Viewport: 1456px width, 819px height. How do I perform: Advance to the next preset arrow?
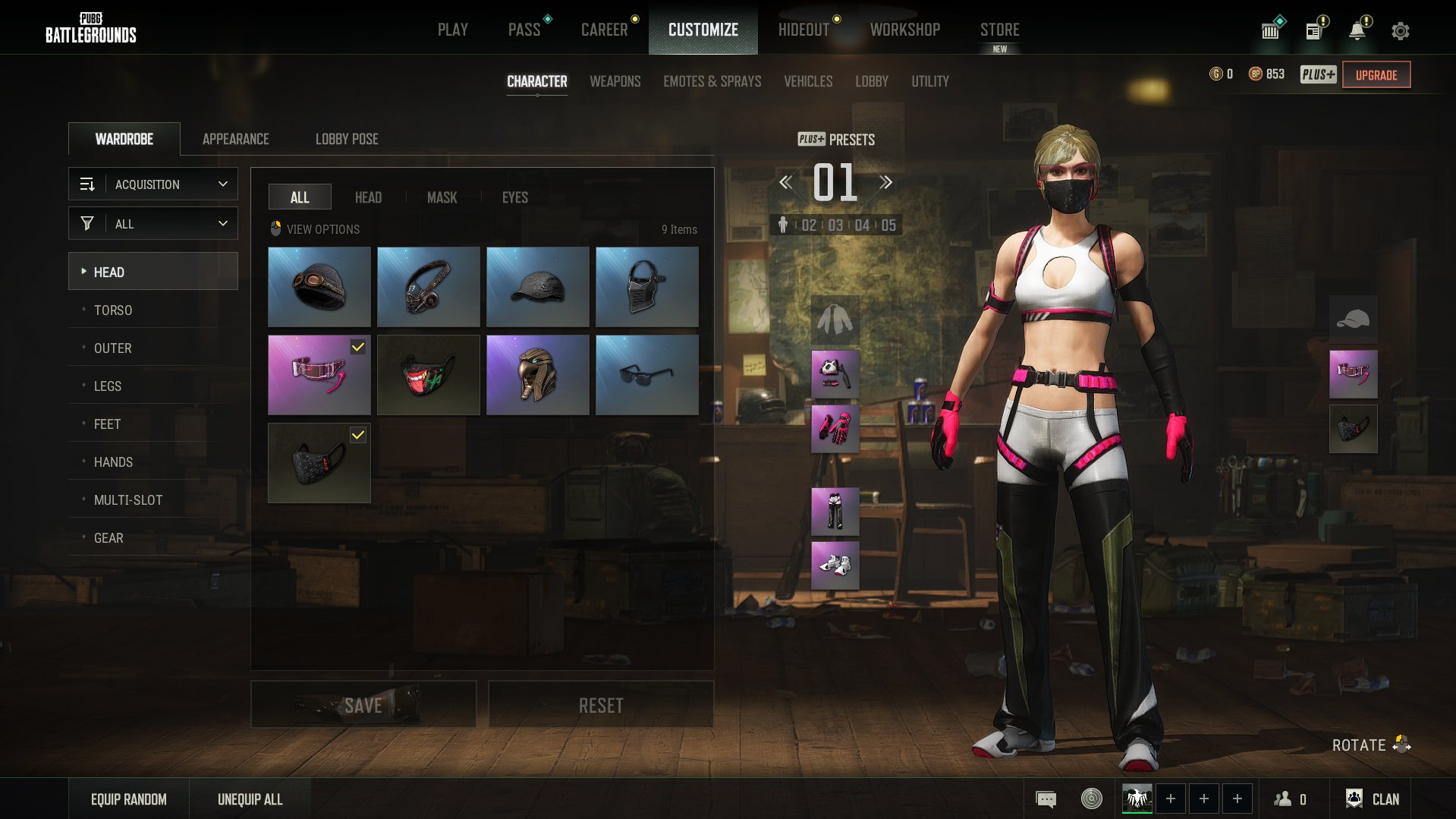click(x=885, y=182)
